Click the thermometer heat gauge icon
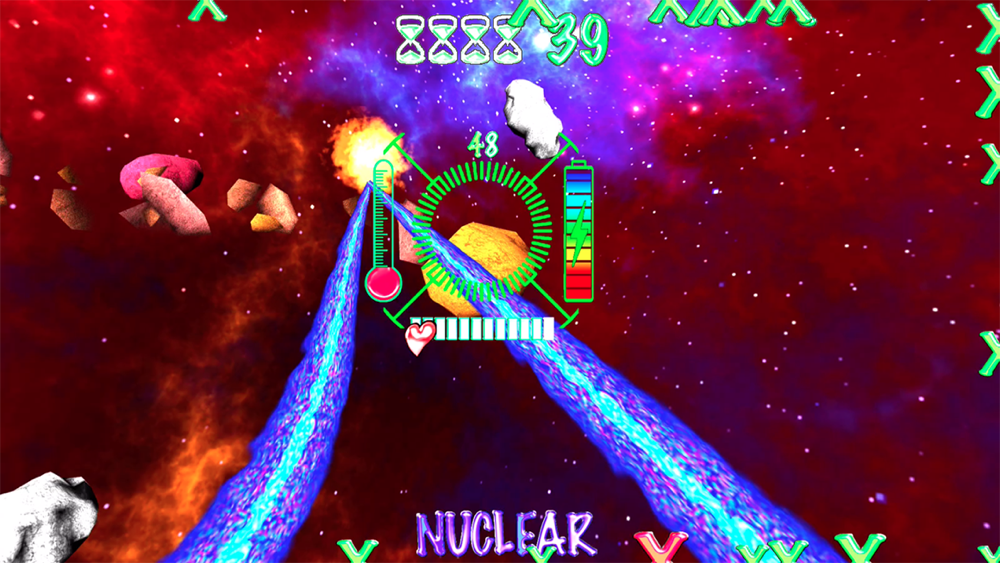Image resolution: width=1000 pixels, height=563 pixels. [x=383, y=232]
